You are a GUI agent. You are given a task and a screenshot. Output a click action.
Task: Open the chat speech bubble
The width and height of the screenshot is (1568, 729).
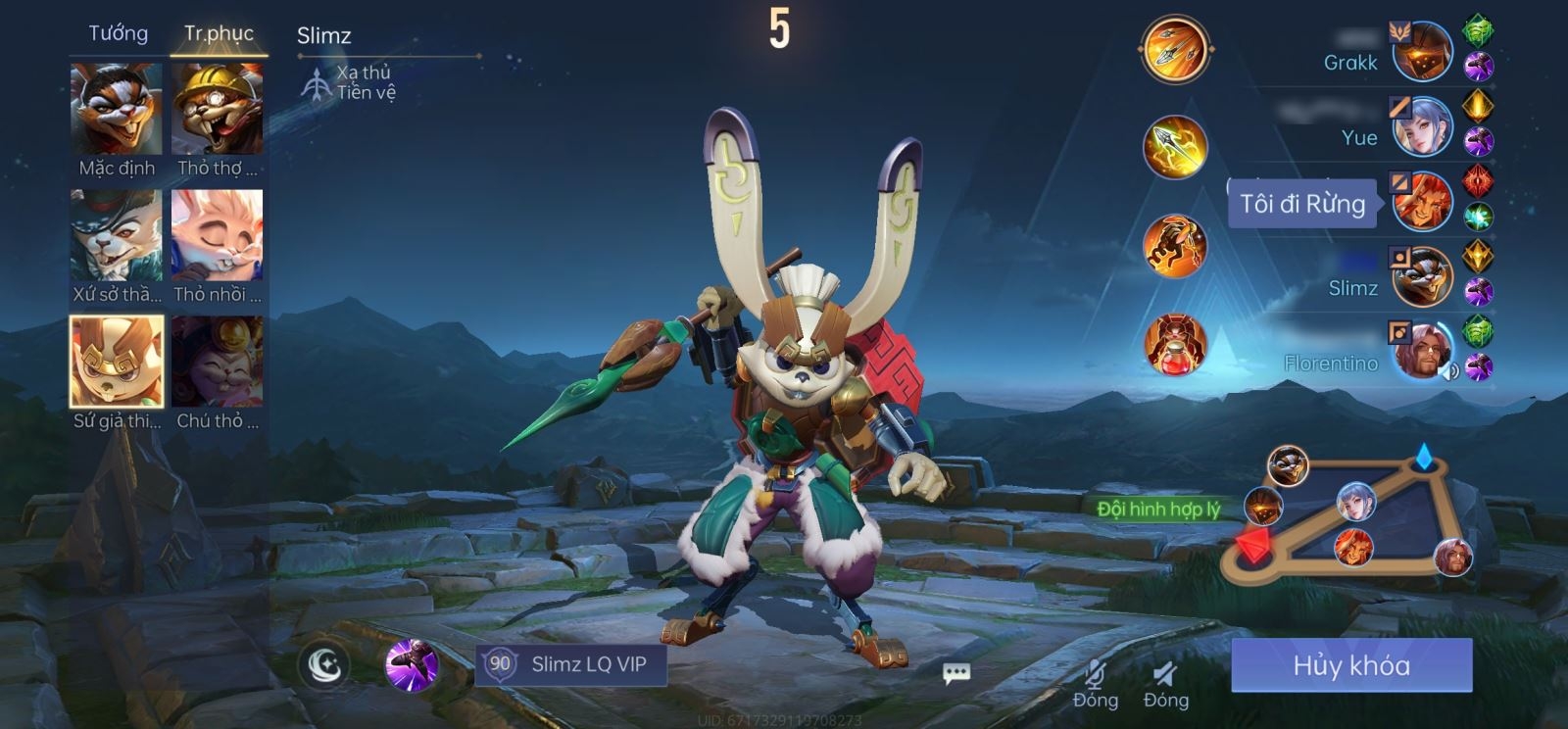pyautogui.click(x=956, y=673)
